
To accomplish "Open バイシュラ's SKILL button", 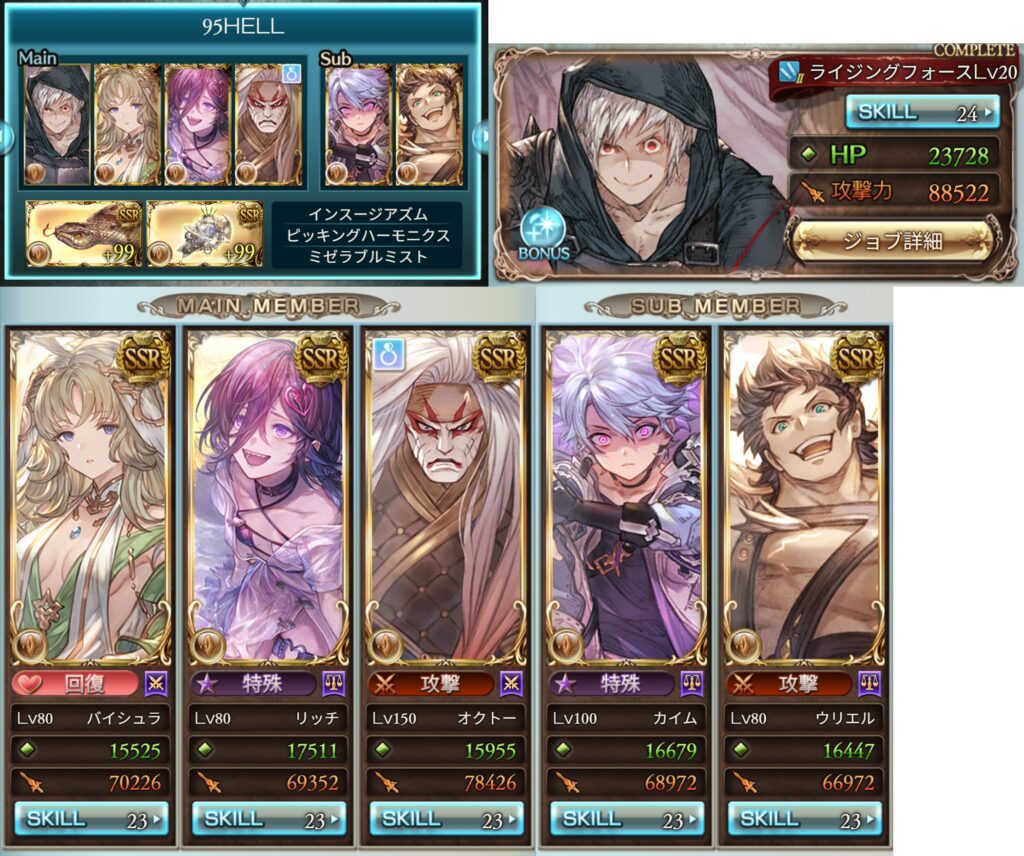I will pos(91,818).
